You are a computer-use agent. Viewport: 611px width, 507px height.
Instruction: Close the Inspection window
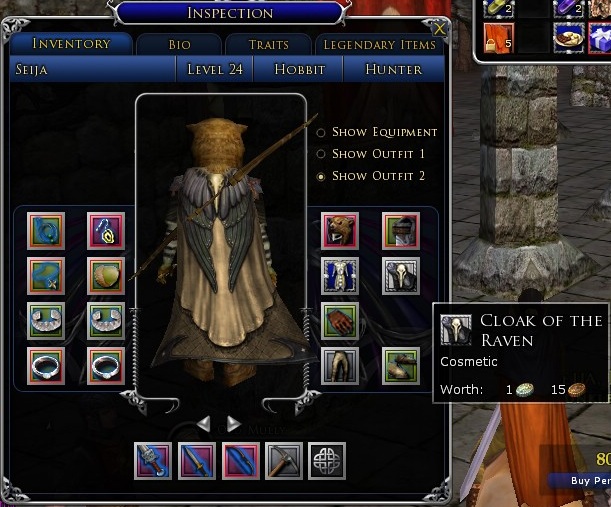click(x=436, y=28)
